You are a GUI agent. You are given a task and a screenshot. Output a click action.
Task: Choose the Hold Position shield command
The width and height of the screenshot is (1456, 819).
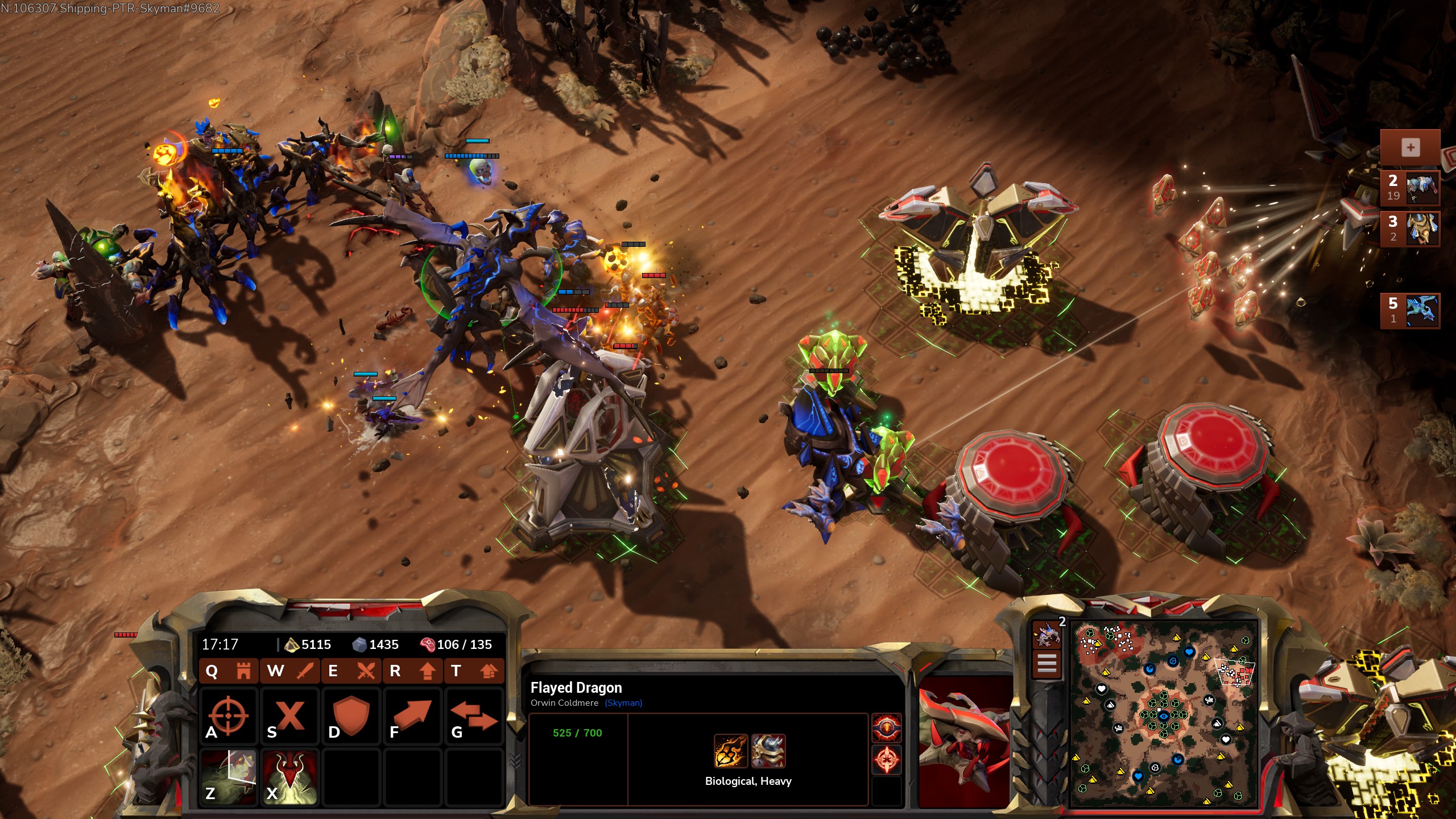point(351,715)
